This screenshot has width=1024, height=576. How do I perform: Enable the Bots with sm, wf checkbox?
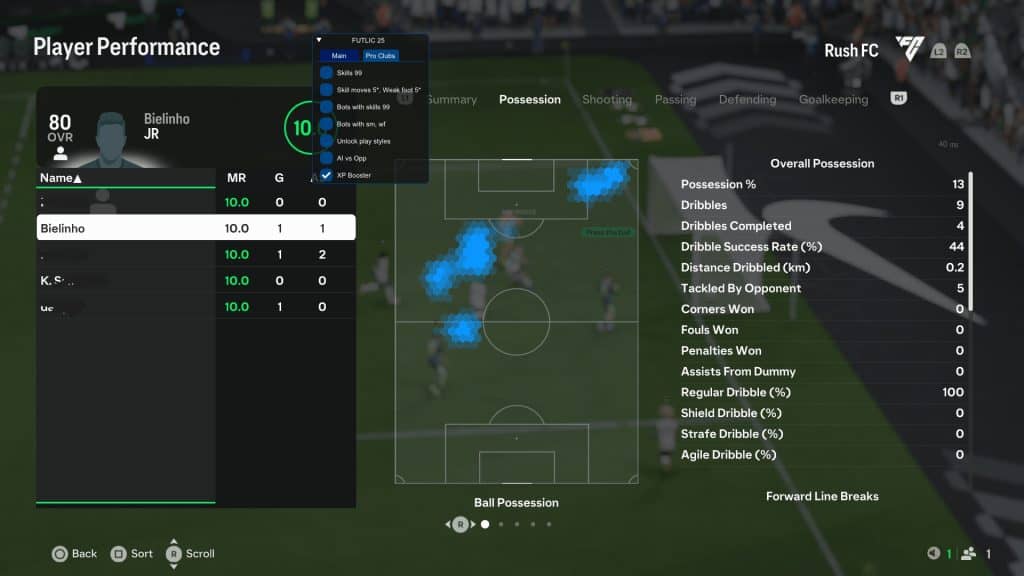tap(326, 124)
